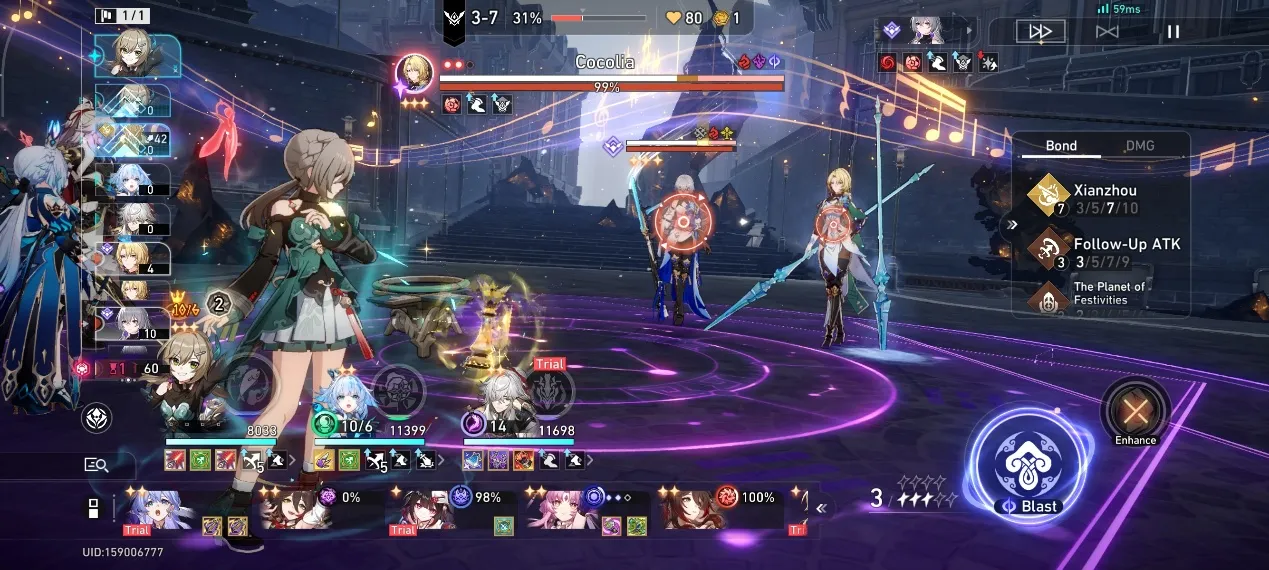
Task: Collapse the bench bar with left arrows
Action: tap(822, 508)
